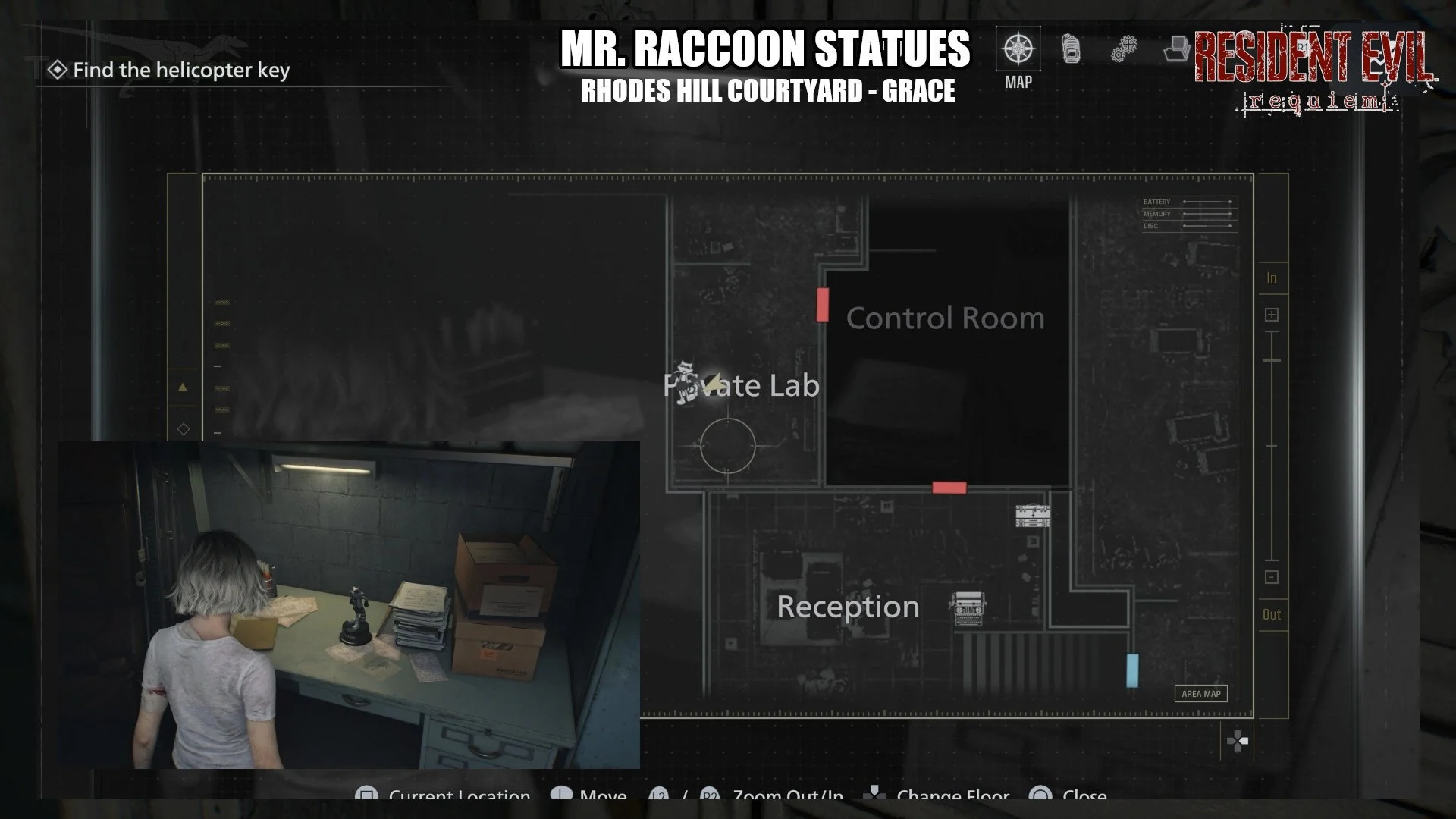The image size is (1456, 819).
Task: Click the diamond current-floor indicator
Action: pos(183,429)
